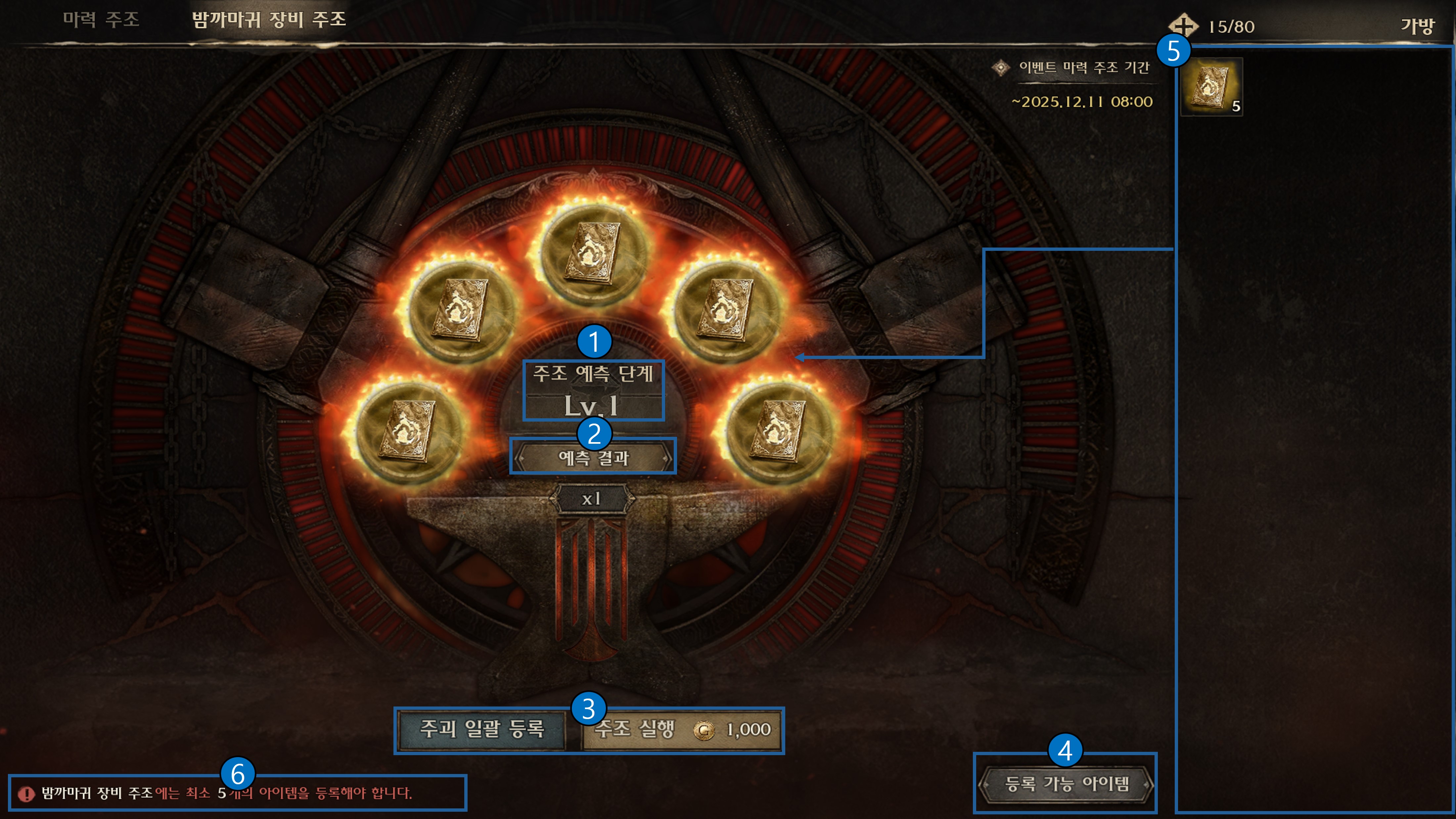The height and width of the screenshot is (819, 1456).
Task: Expand bag capacity with the plus icon
Action: point(1182,26)
